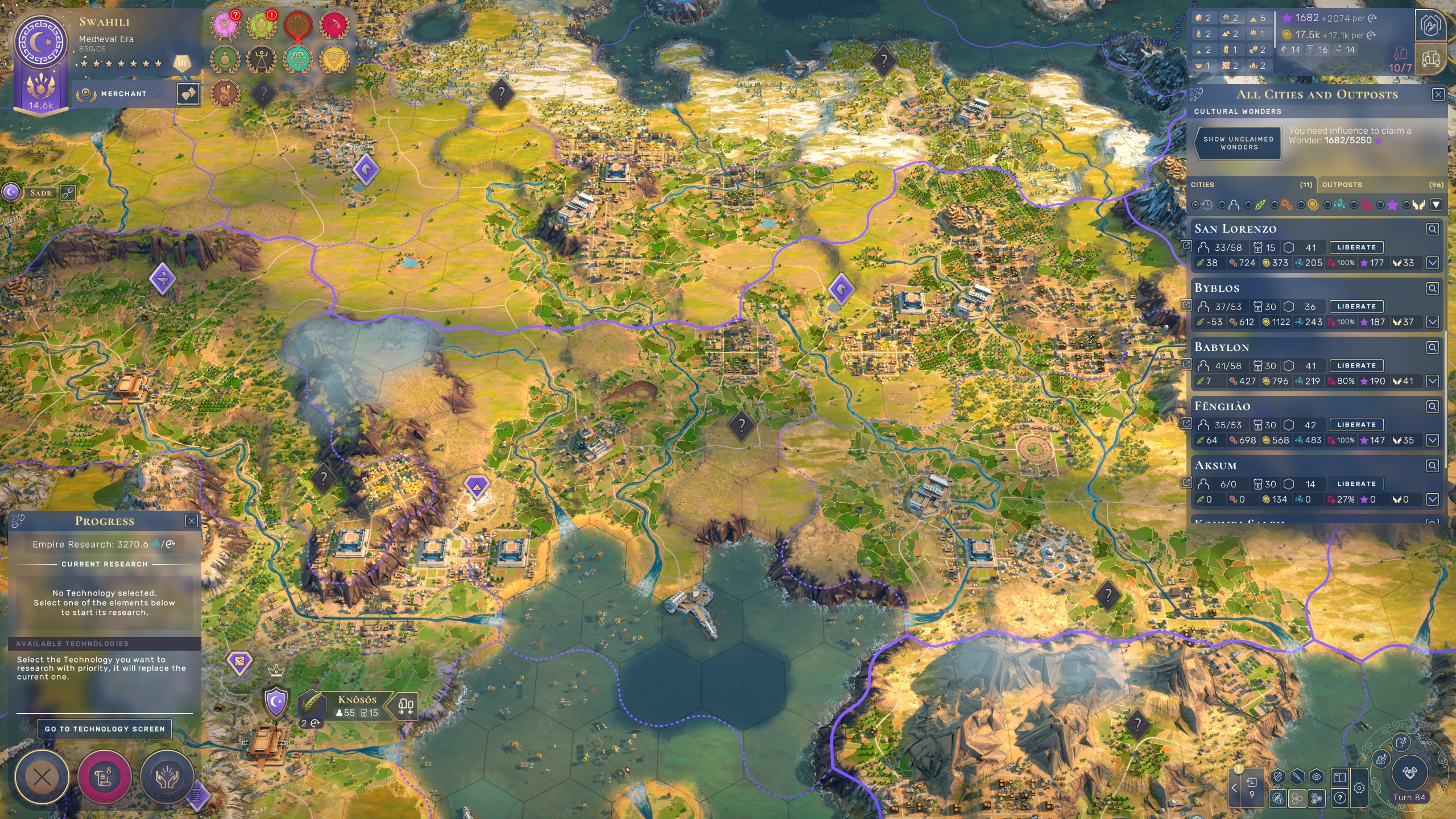Select the pink rose empire portrait
Viewport: 1456px width, 819px height.
click(224, 25)
